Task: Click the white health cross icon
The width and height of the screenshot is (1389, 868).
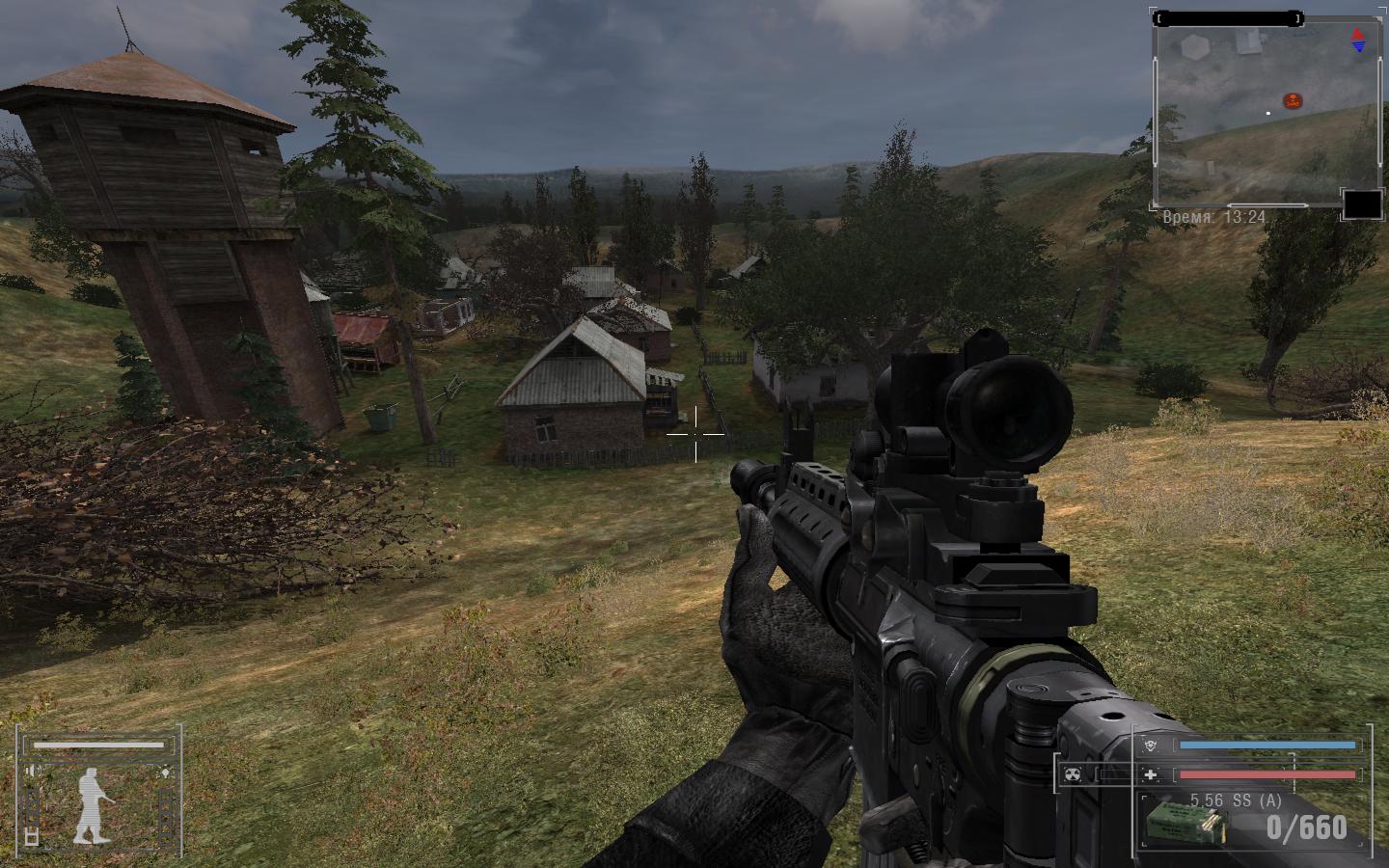Action: coord(1149,773)
